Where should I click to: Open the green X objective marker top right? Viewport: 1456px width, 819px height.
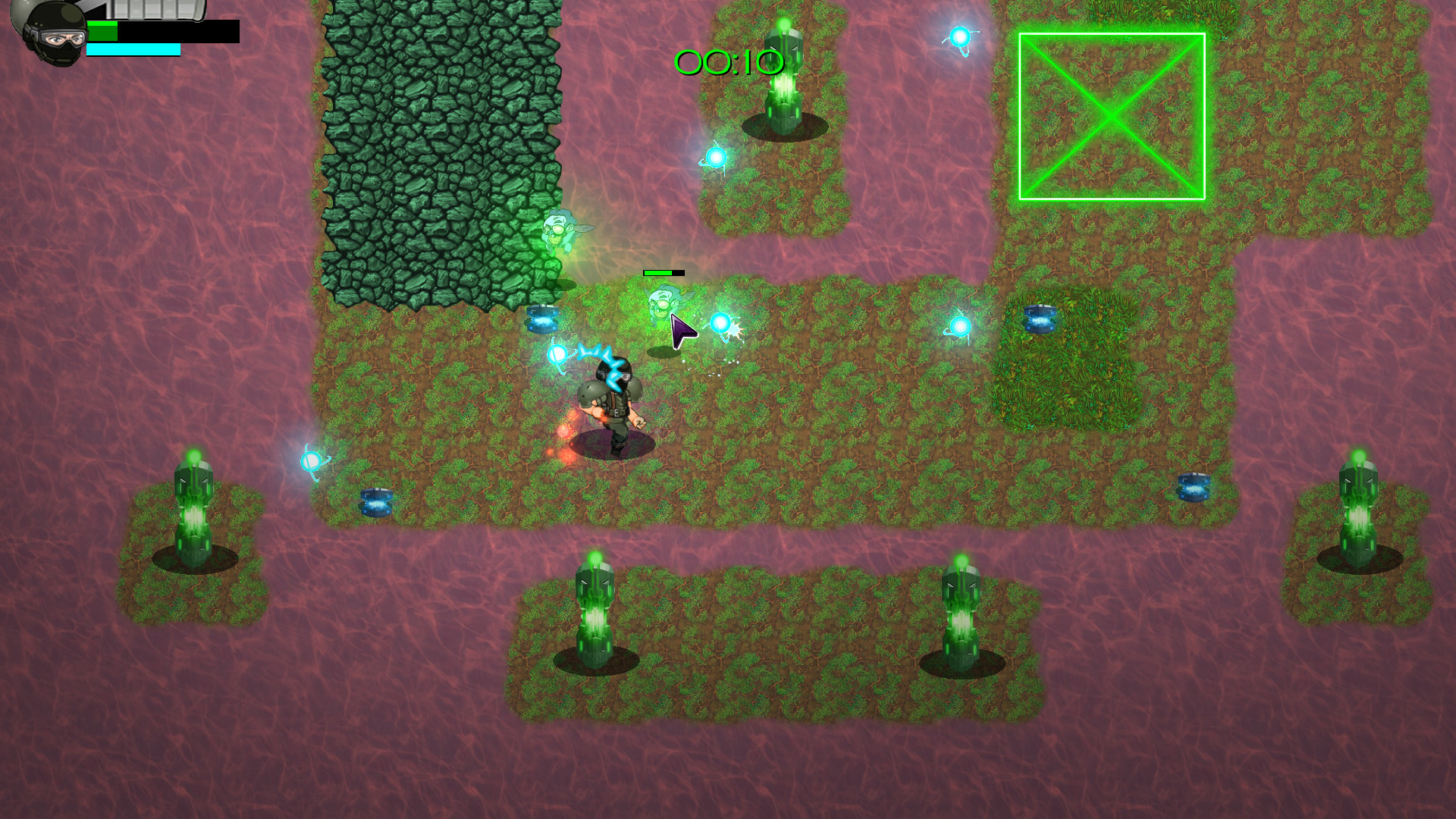[x=1112, y=115]
